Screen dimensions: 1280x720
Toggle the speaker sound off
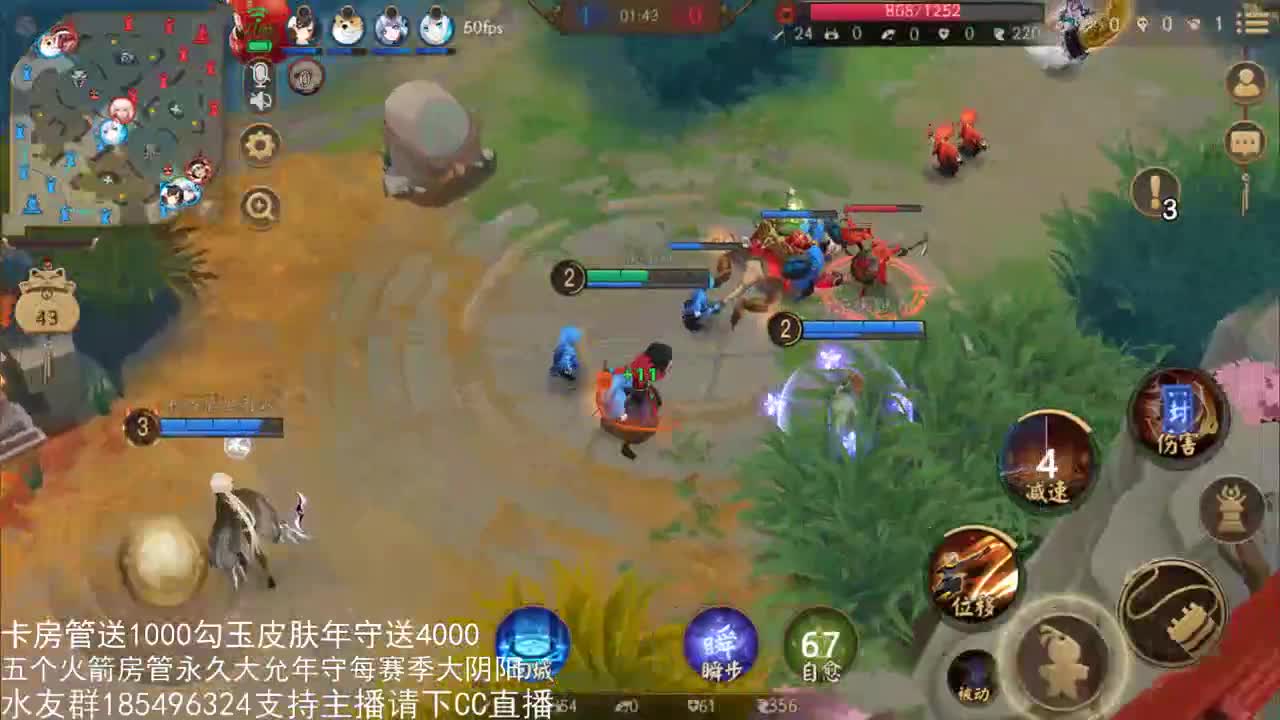coord(260,102)
